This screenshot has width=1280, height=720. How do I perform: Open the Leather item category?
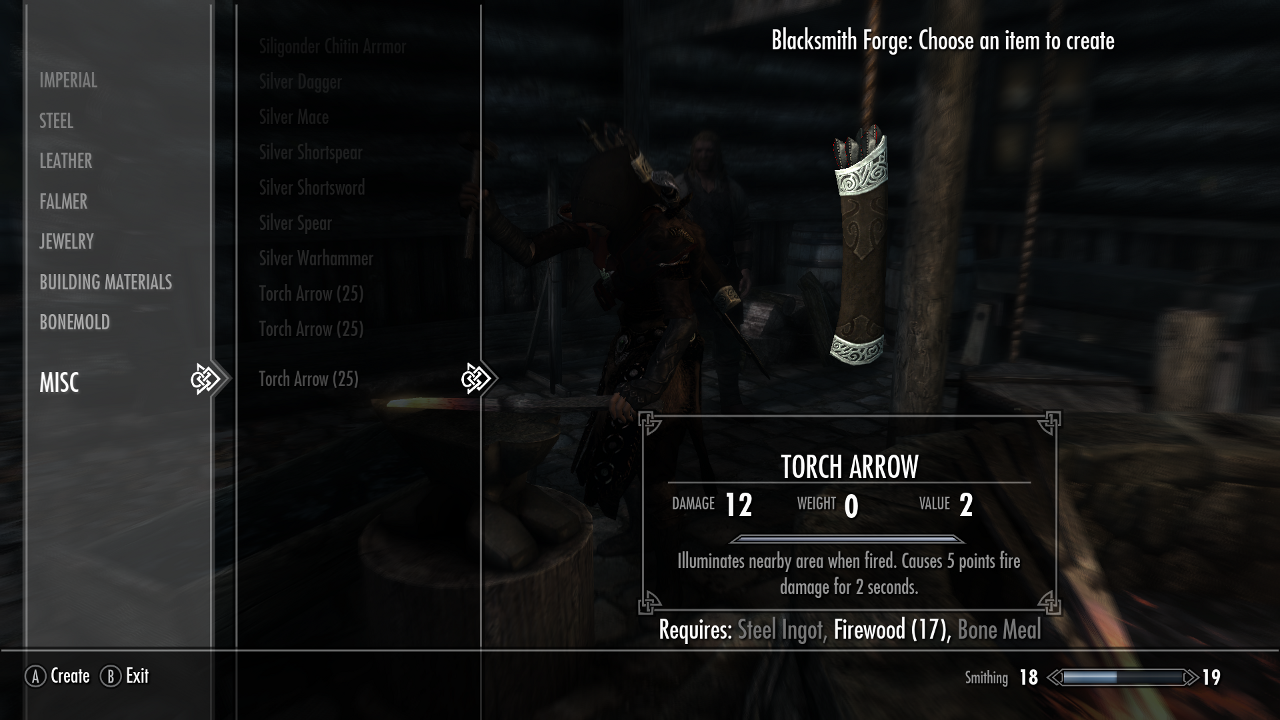(66, 161)
